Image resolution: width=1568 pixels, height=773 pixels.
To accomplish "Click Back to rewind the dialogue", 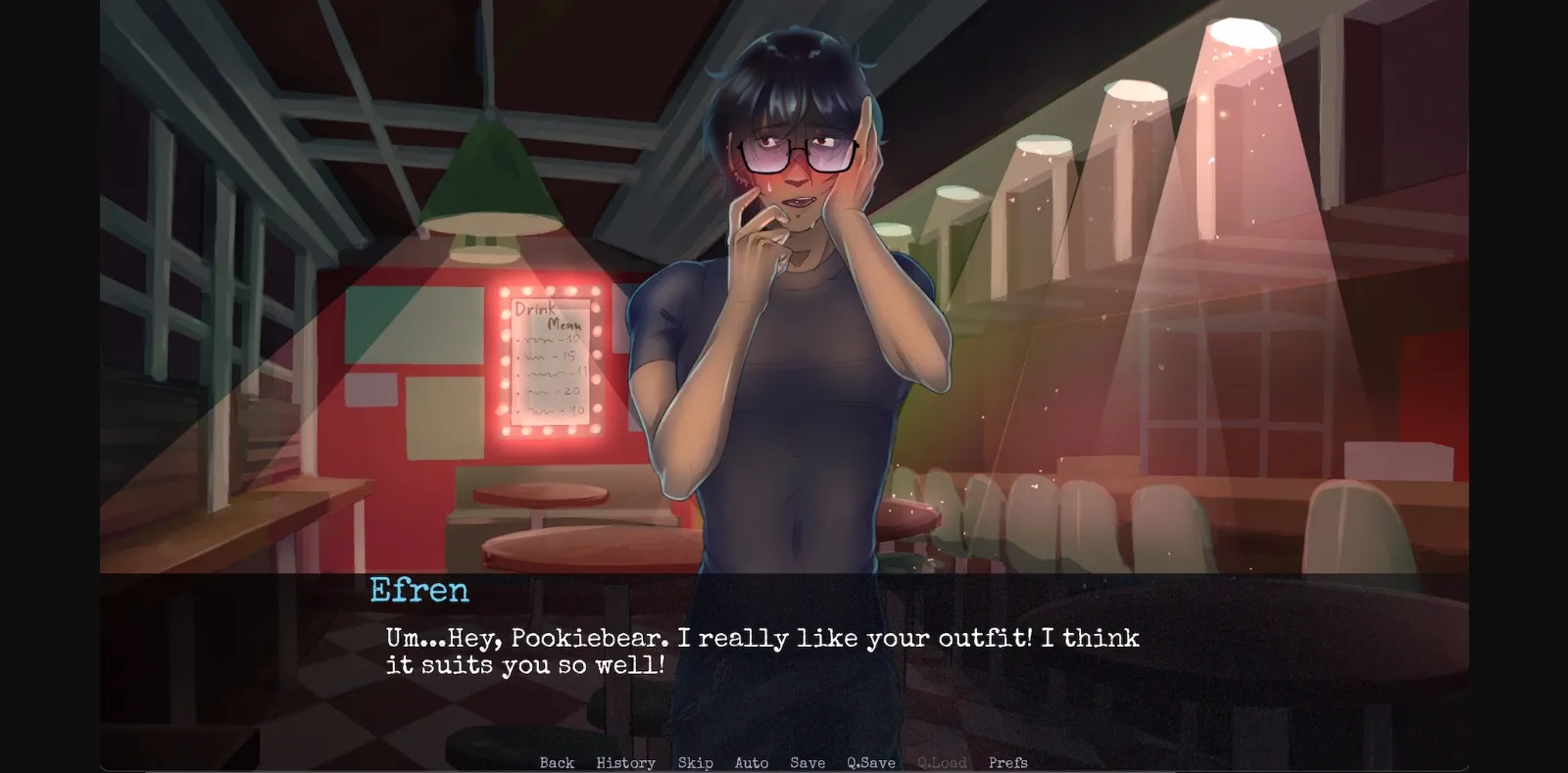I will (556, 762).
